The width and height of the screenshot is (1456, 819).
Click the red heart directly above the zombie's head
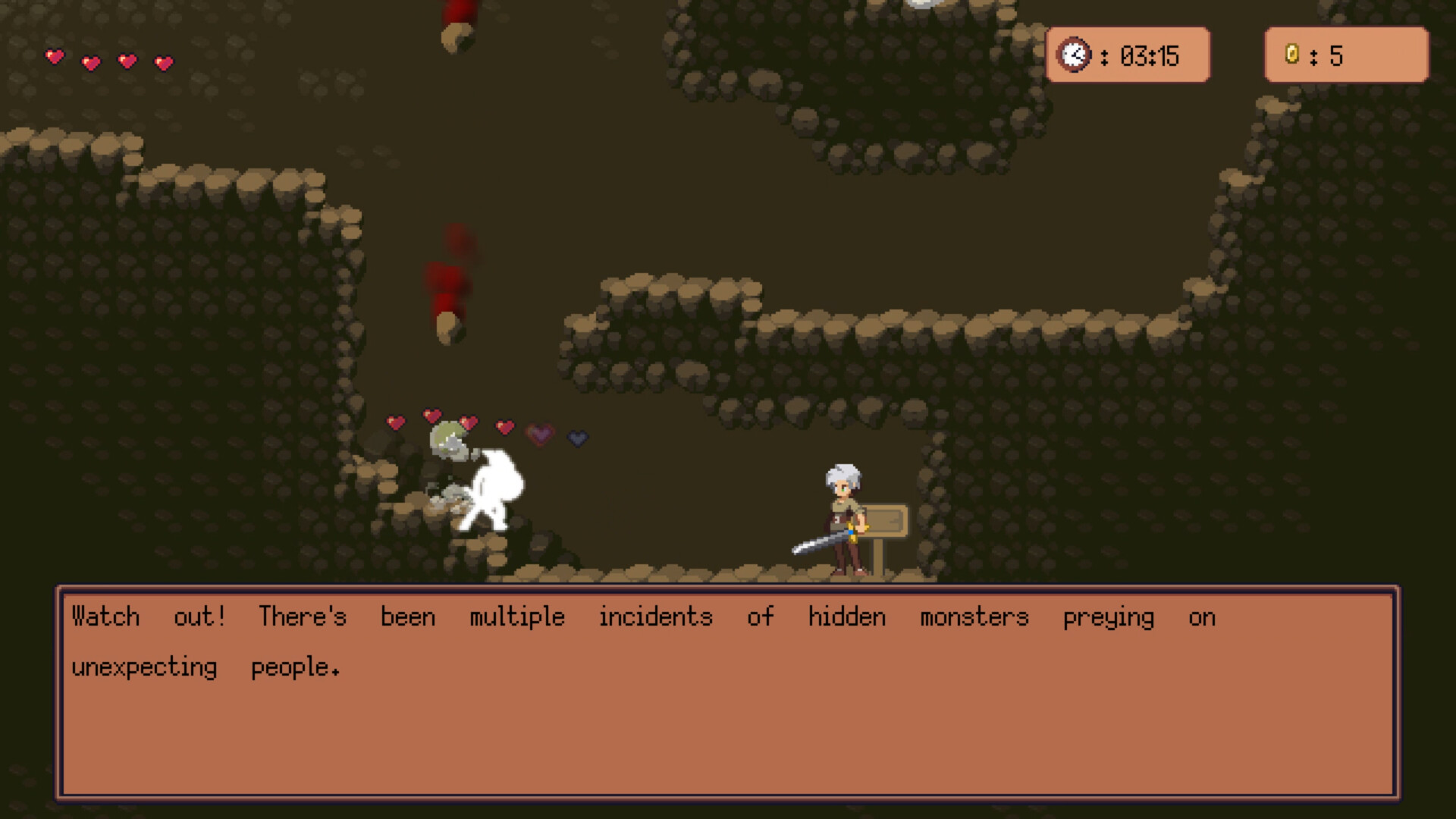[x=432, y=413]
